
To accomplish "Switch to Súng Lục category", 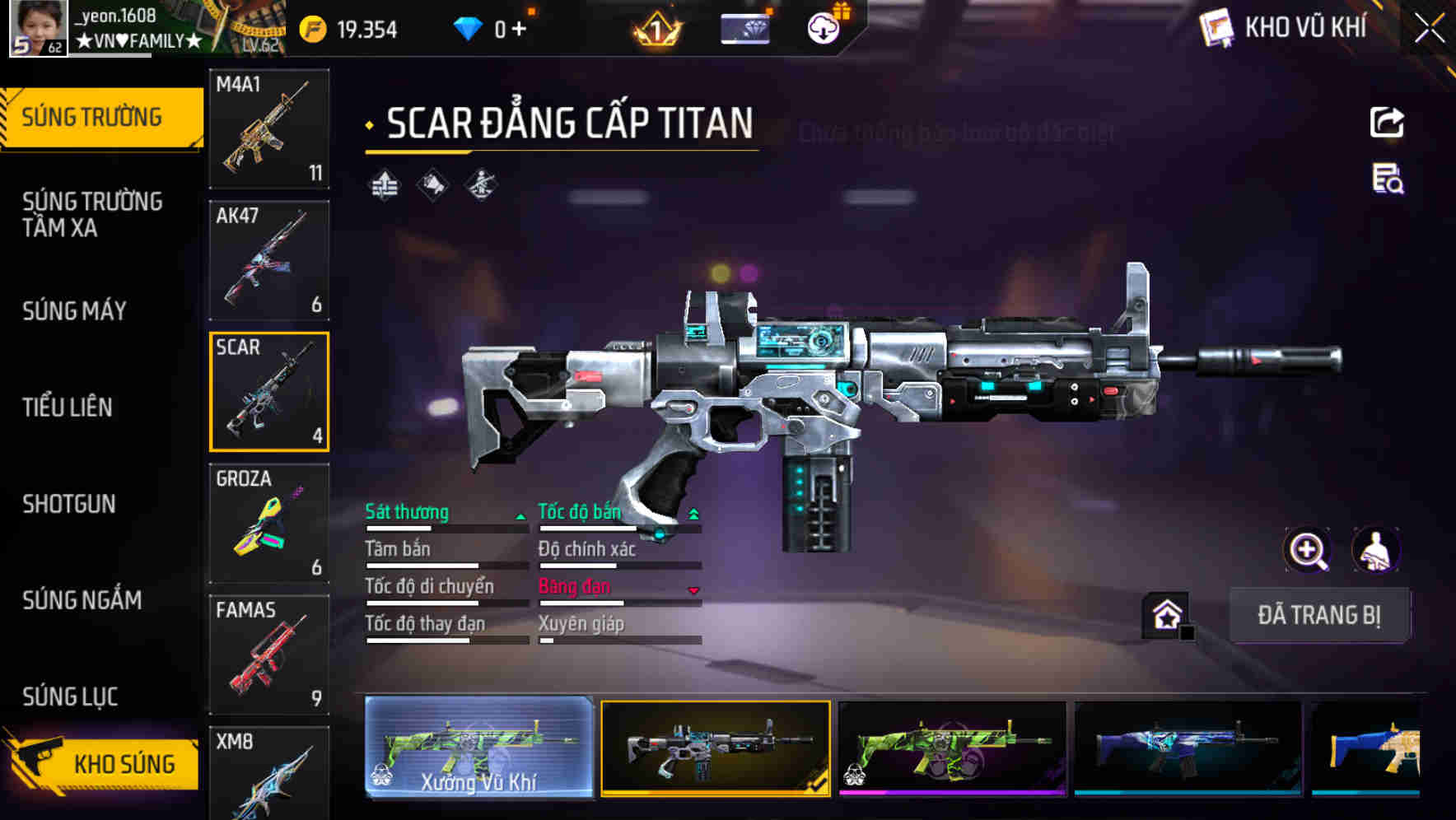I will pos(70,697).
